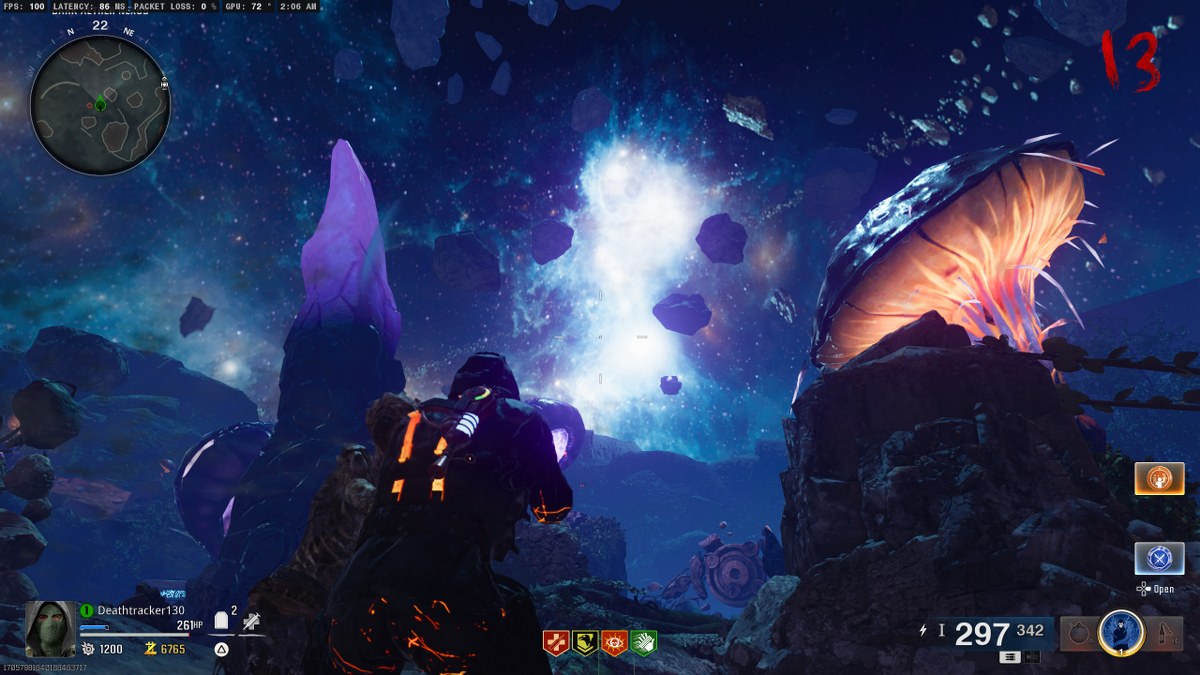Click the red diamond marker on minimap

(89, 104)
